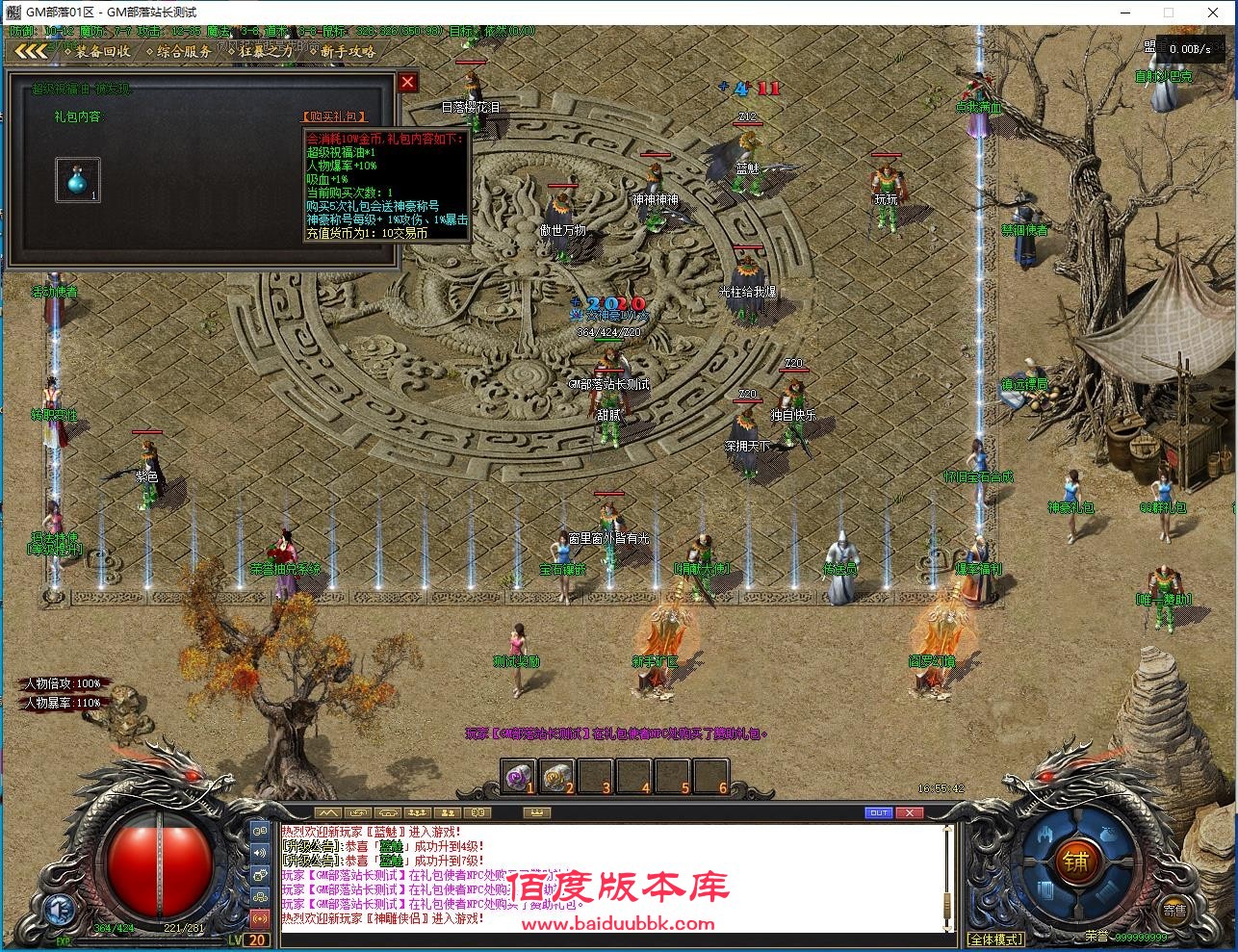This screenshot has height=952, width=1238.
Task: Click the pouch icon on the bottom-right wheel
Action: tap(1107, 835)
